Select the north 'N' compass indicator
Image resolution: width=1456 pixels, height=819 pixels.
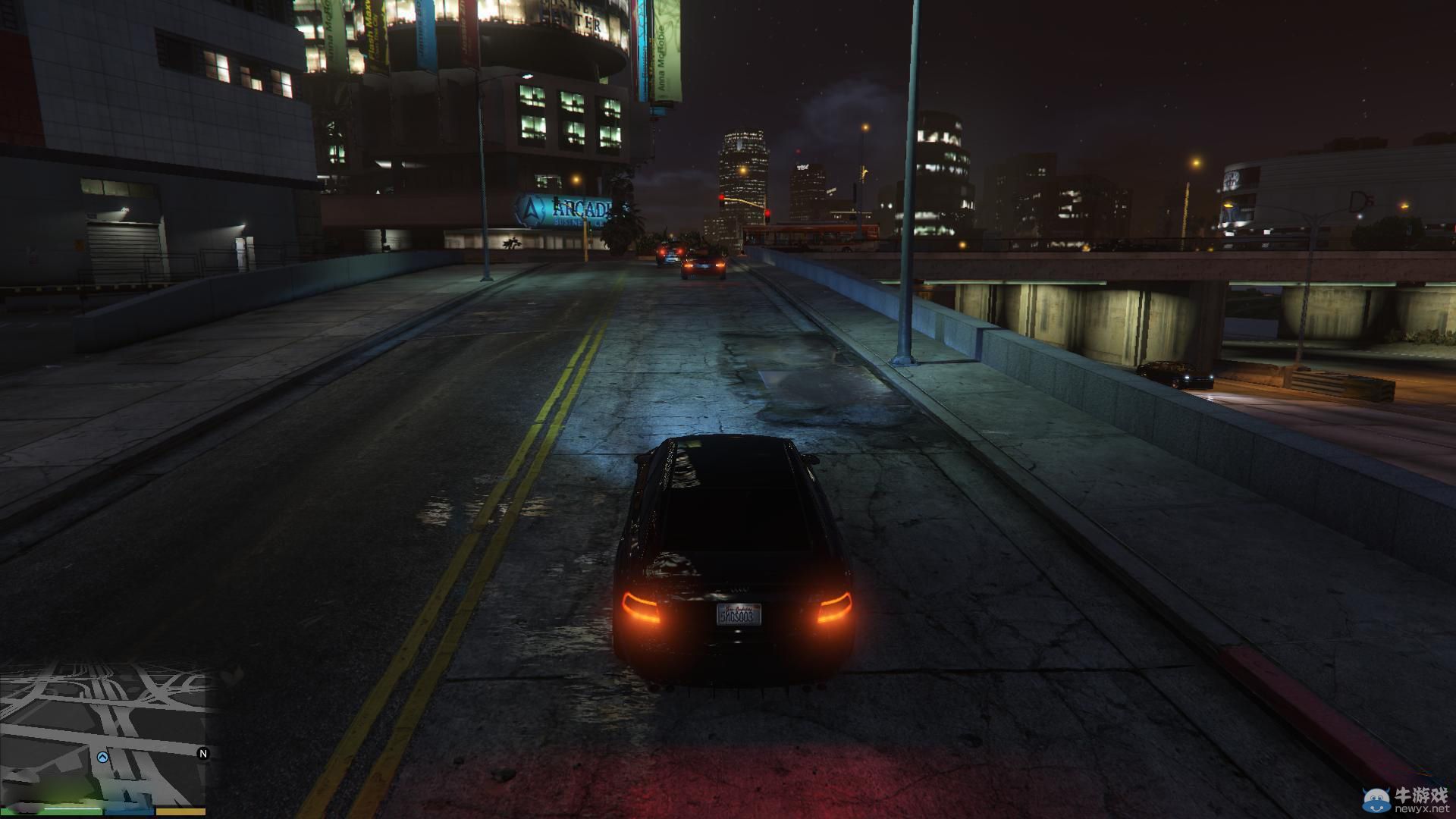[x=202, y=754]
